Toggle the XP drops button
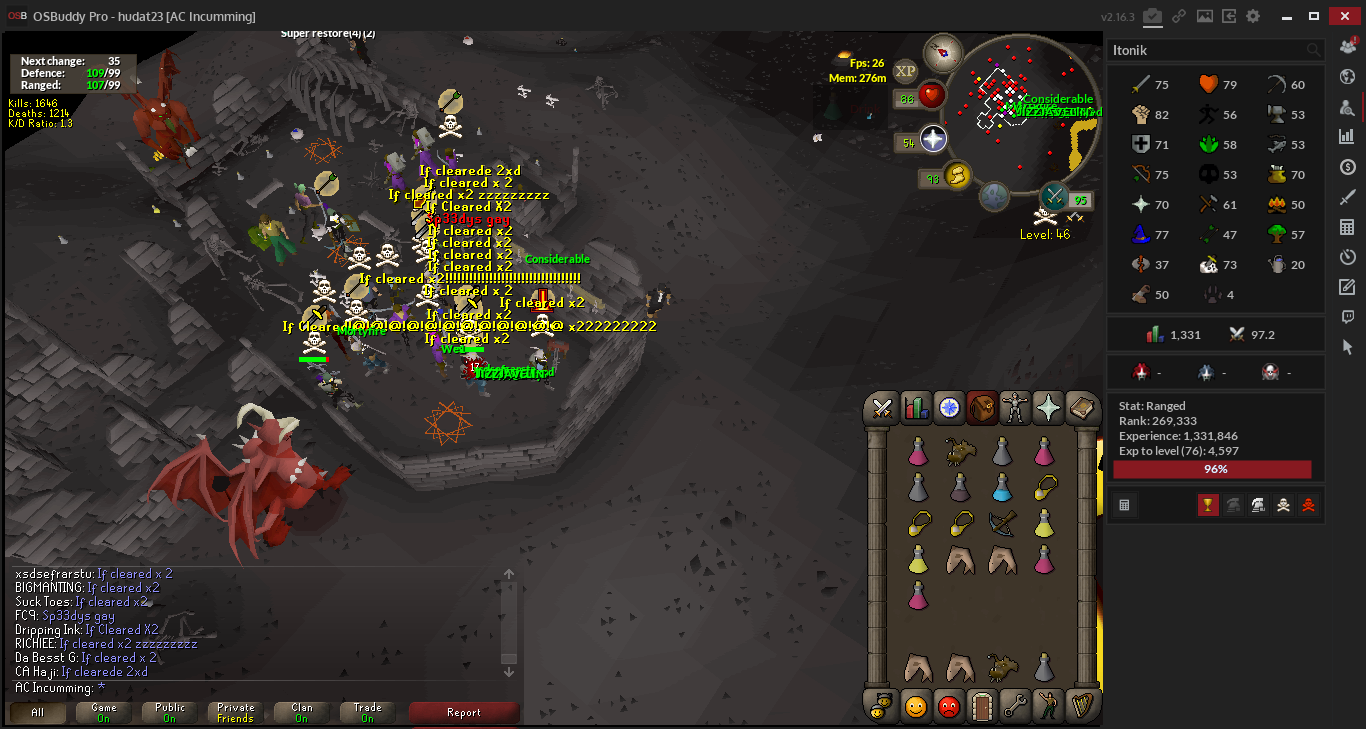 point(905,70)
